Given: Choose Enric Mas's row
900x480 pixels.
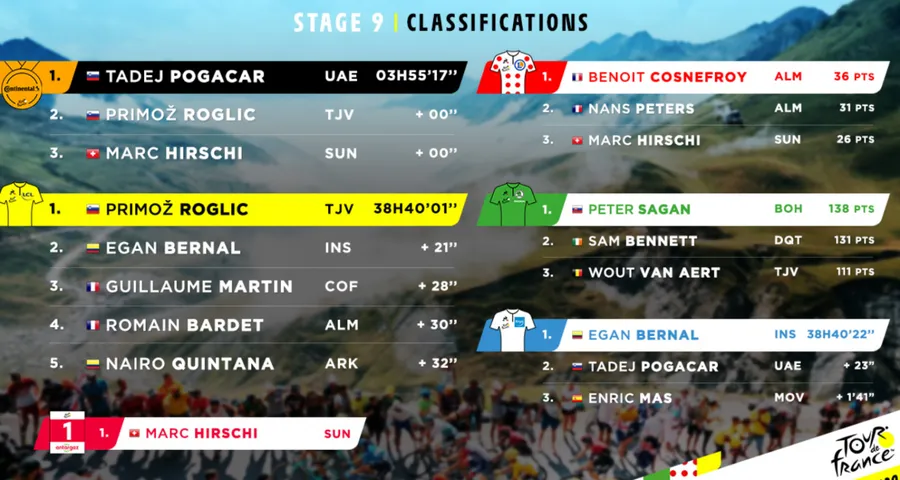Looking at the screenshot, I should click(700, 399).
